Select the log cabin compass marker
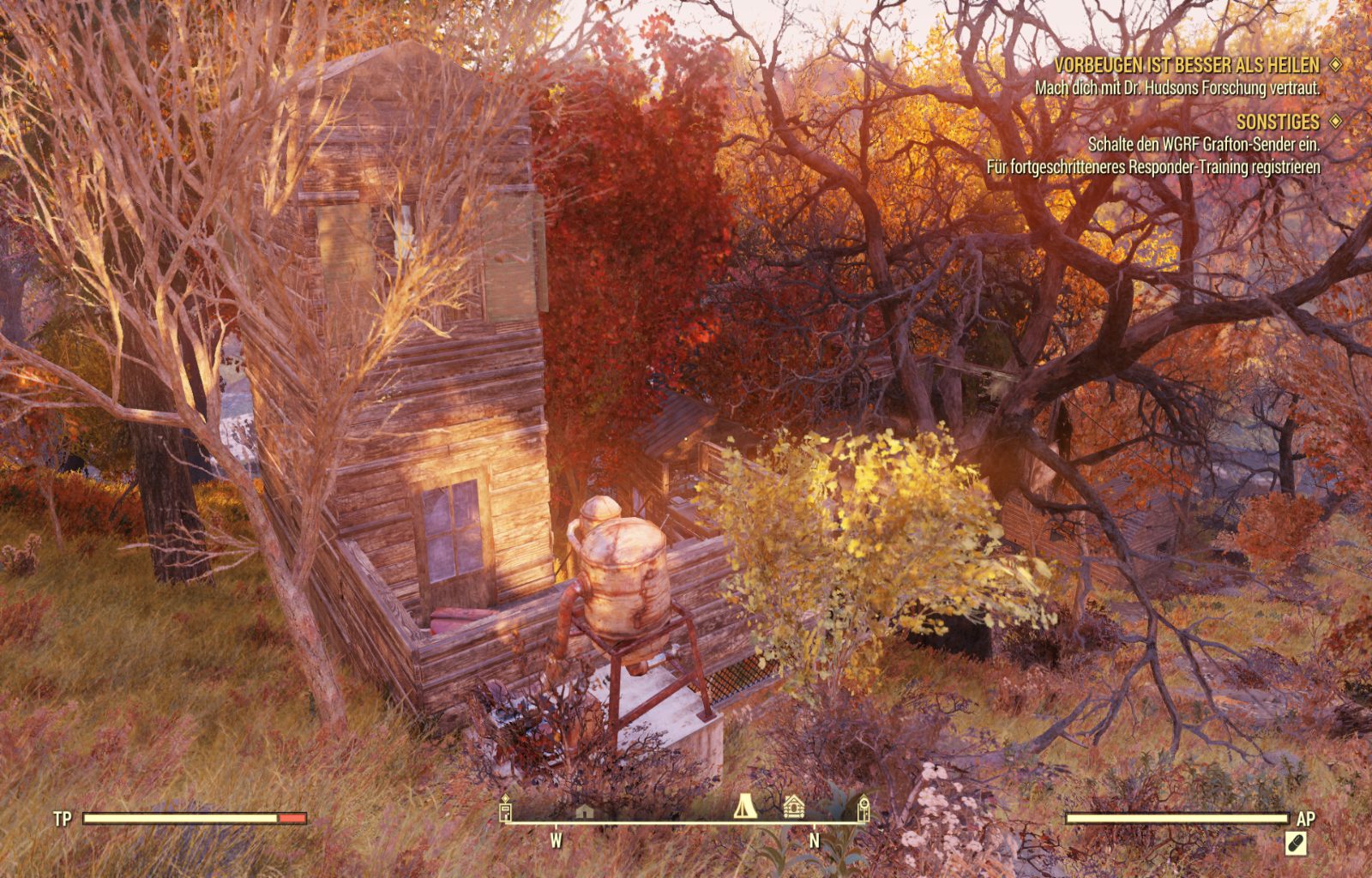 pyautogui.click(x=794, y=806)
